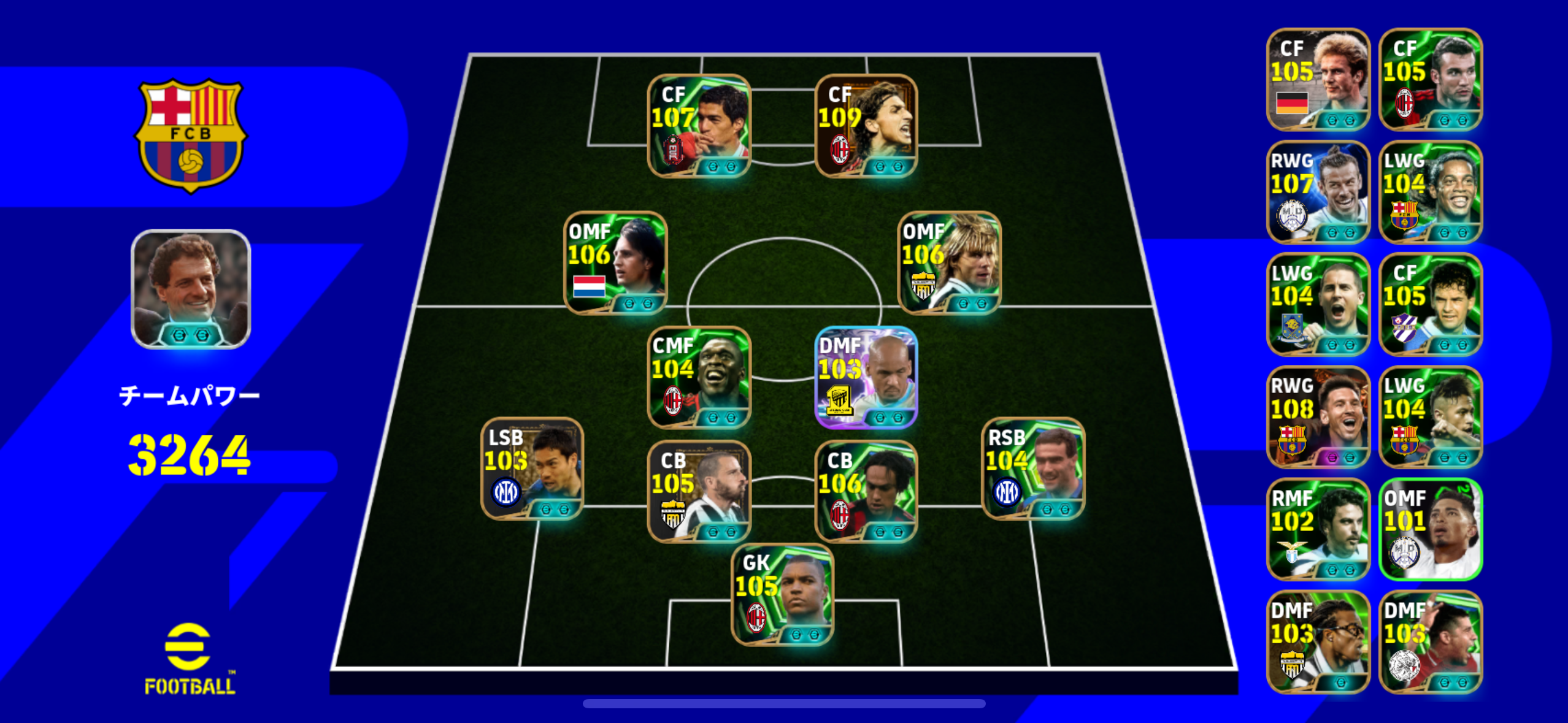The image size is (1568, 723).
Task: Select the CMF 104 midfielder card
Action: click(699, 377)
